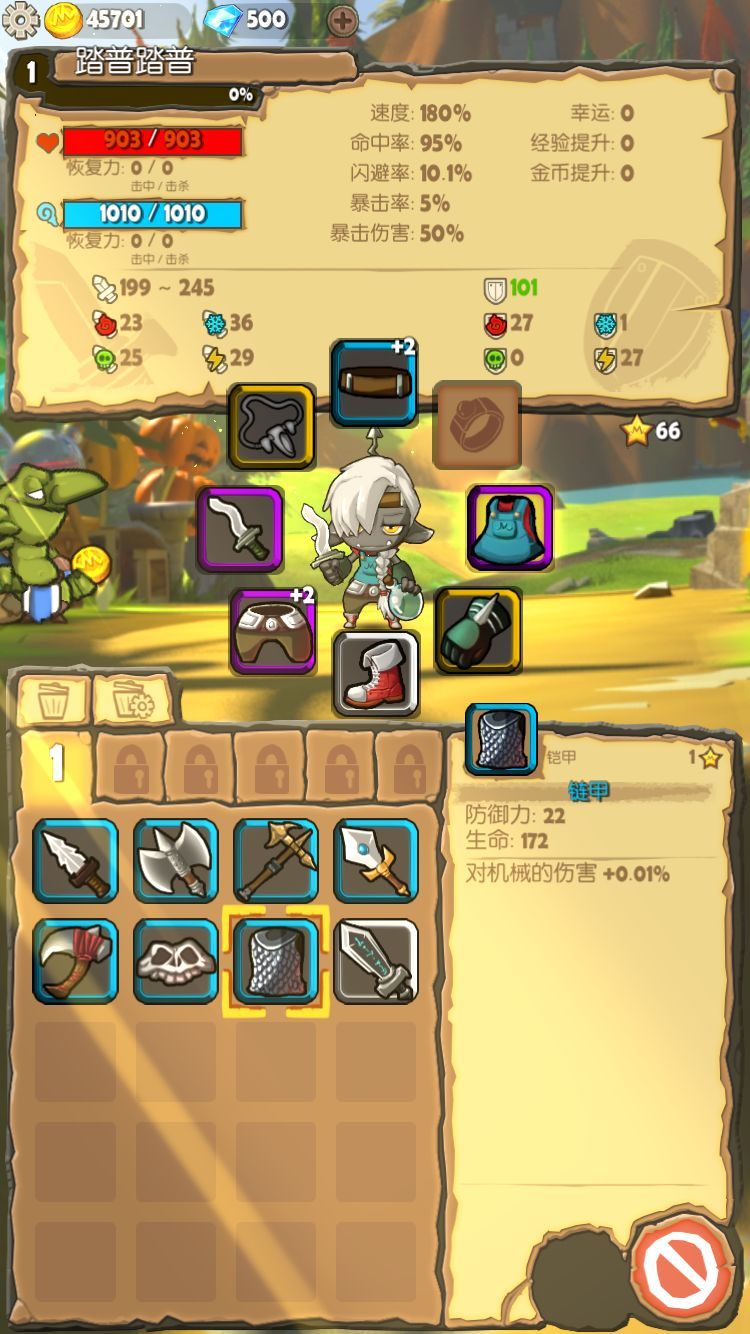The image size is (750, 1334).
Task: Select the equipped belt slot
Action: (x=374, y=383)
